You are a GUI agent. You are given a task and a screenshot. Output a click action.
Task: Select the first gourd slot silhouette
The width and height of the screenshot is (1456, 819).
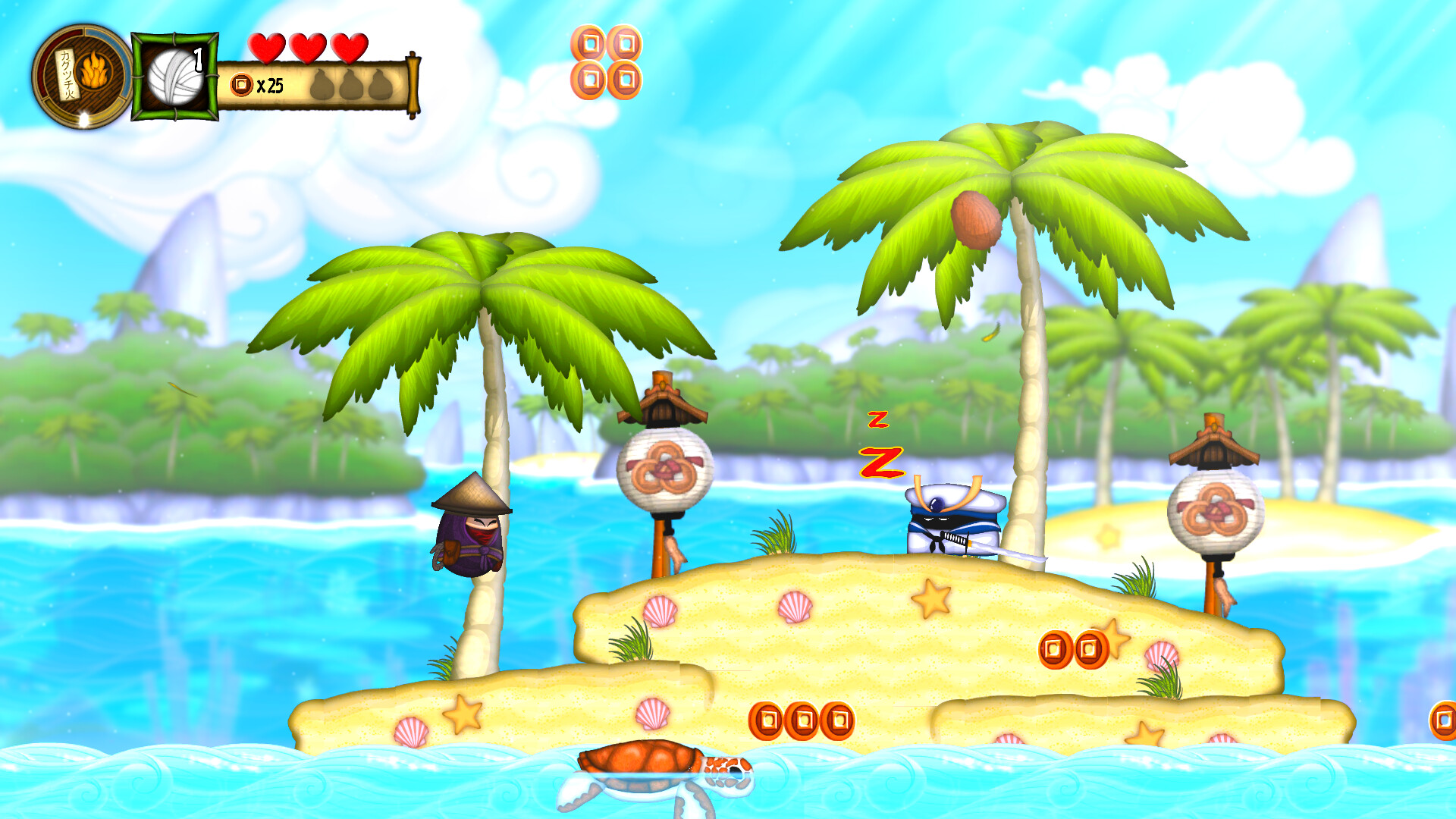(x=322, y=83)
